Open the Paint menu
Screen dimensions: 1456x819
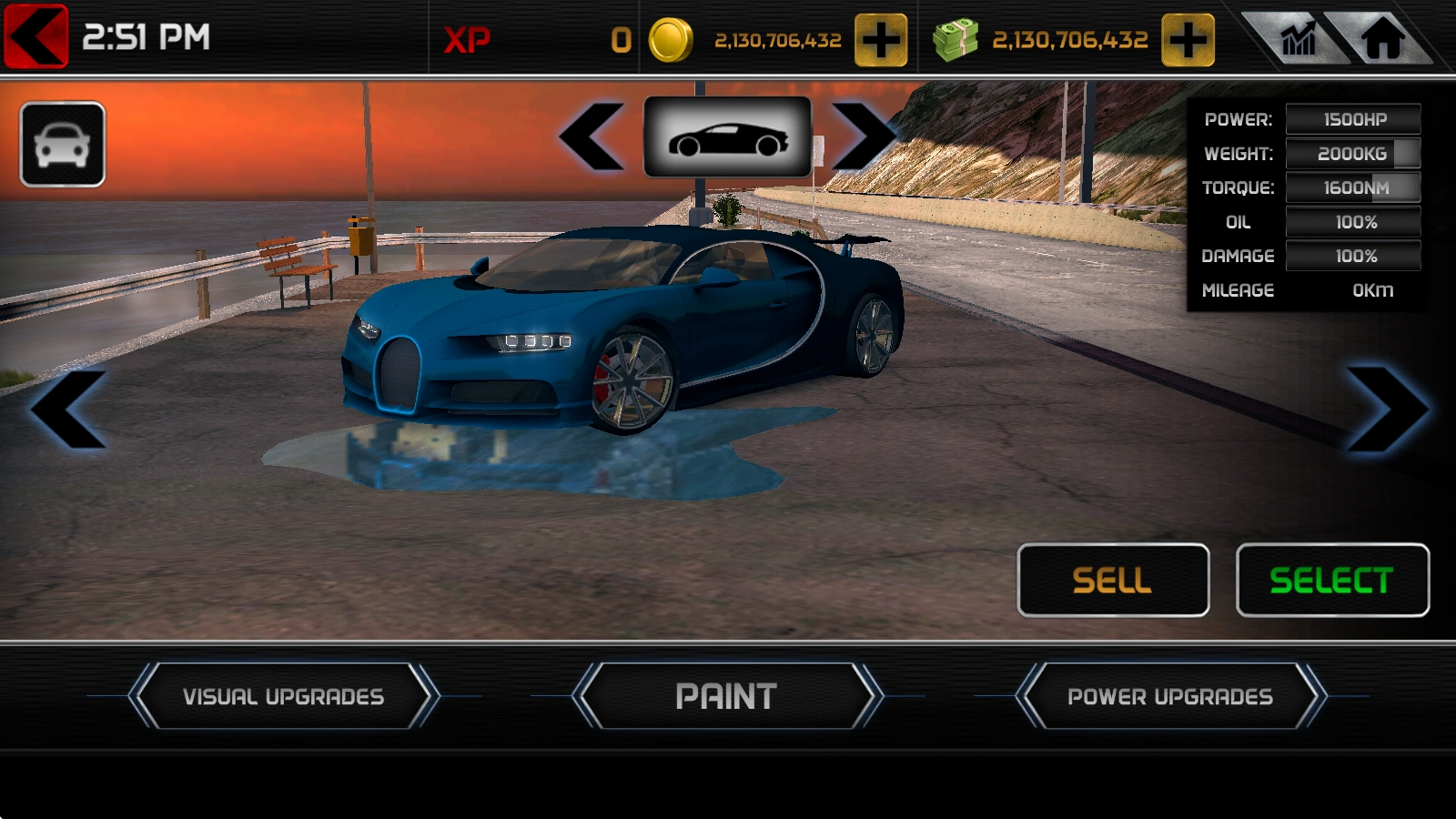point(726,696)
